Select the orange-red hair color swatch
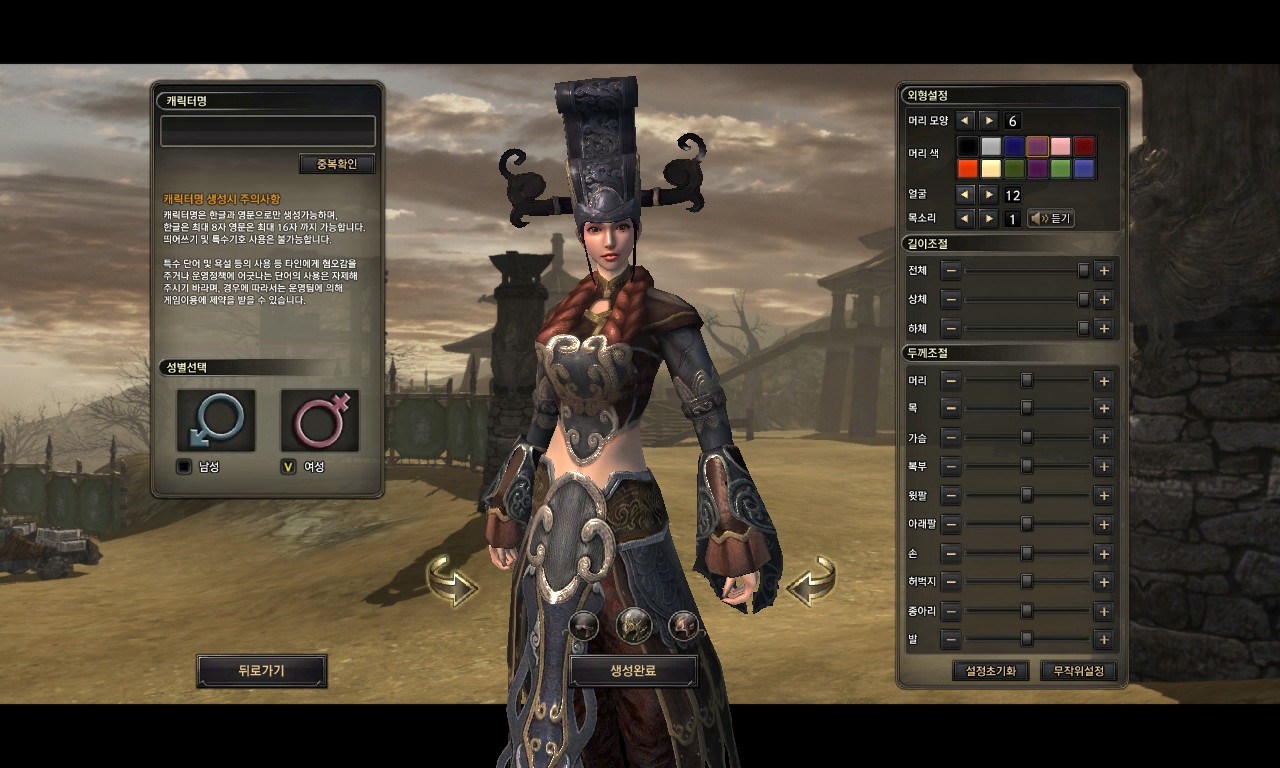 [x=968, y=169]
